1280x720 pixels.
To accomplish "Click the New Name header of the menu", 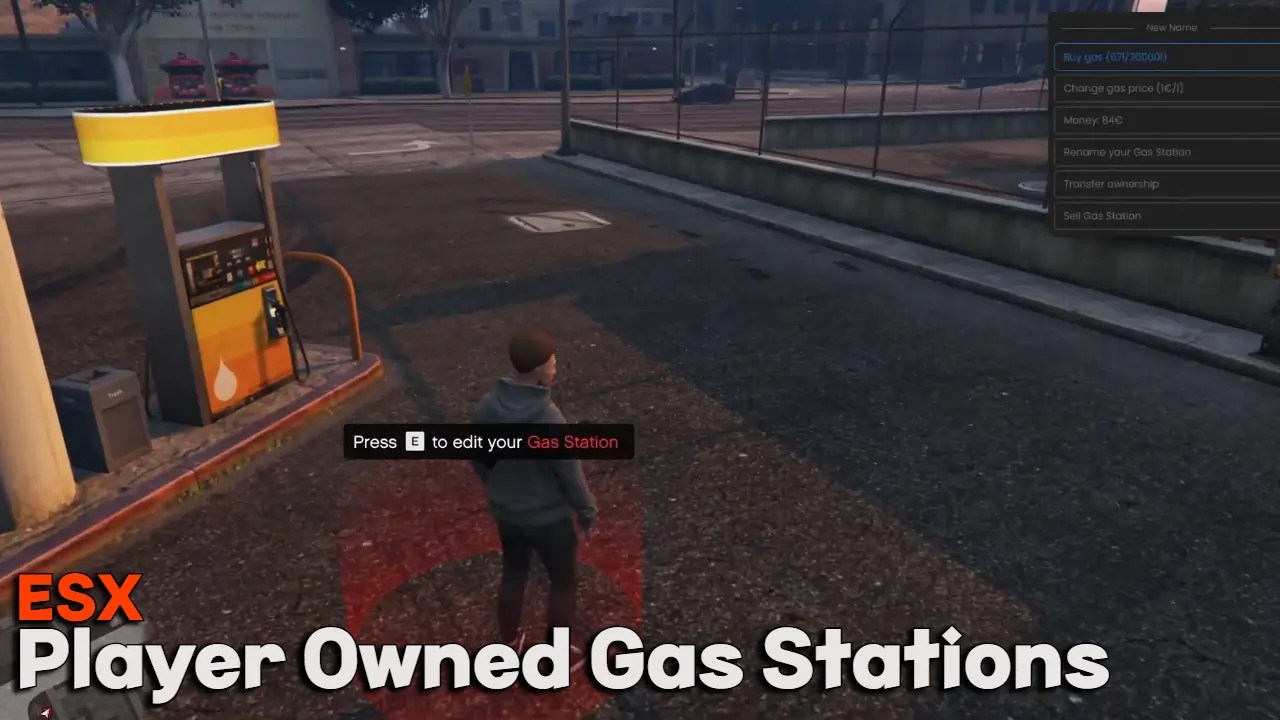I will pos(1170,27).
